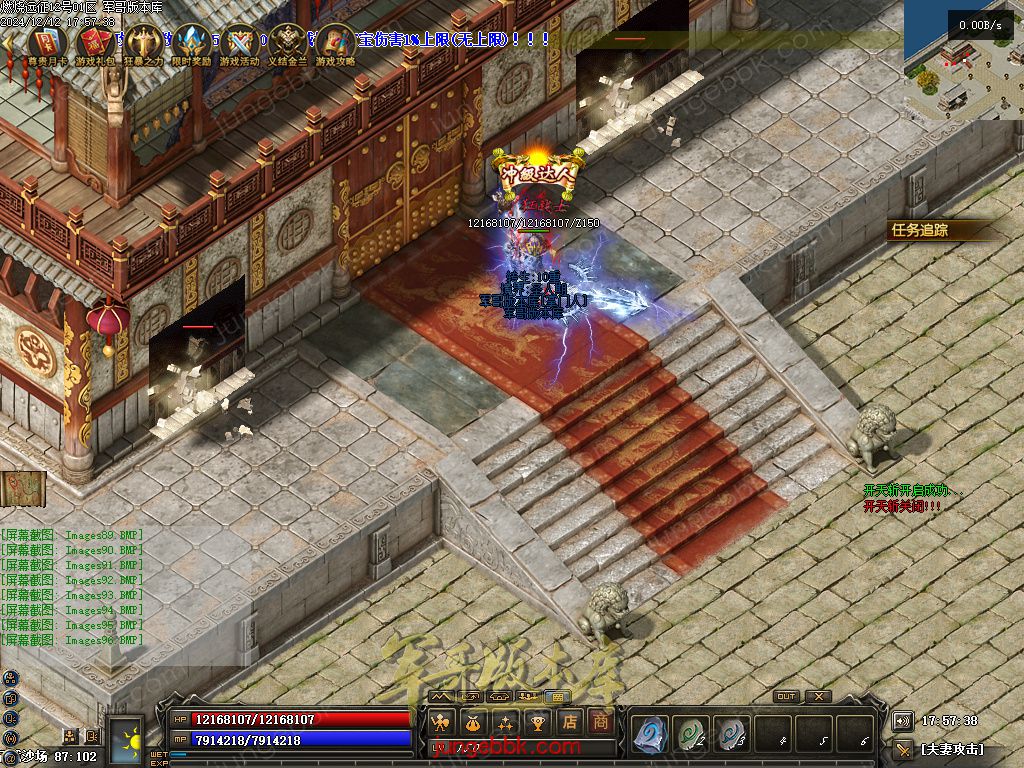Click the OUT logout button
Image resolution: width=1024 pixels, height=768 pixels.
(x=786, y=697)
